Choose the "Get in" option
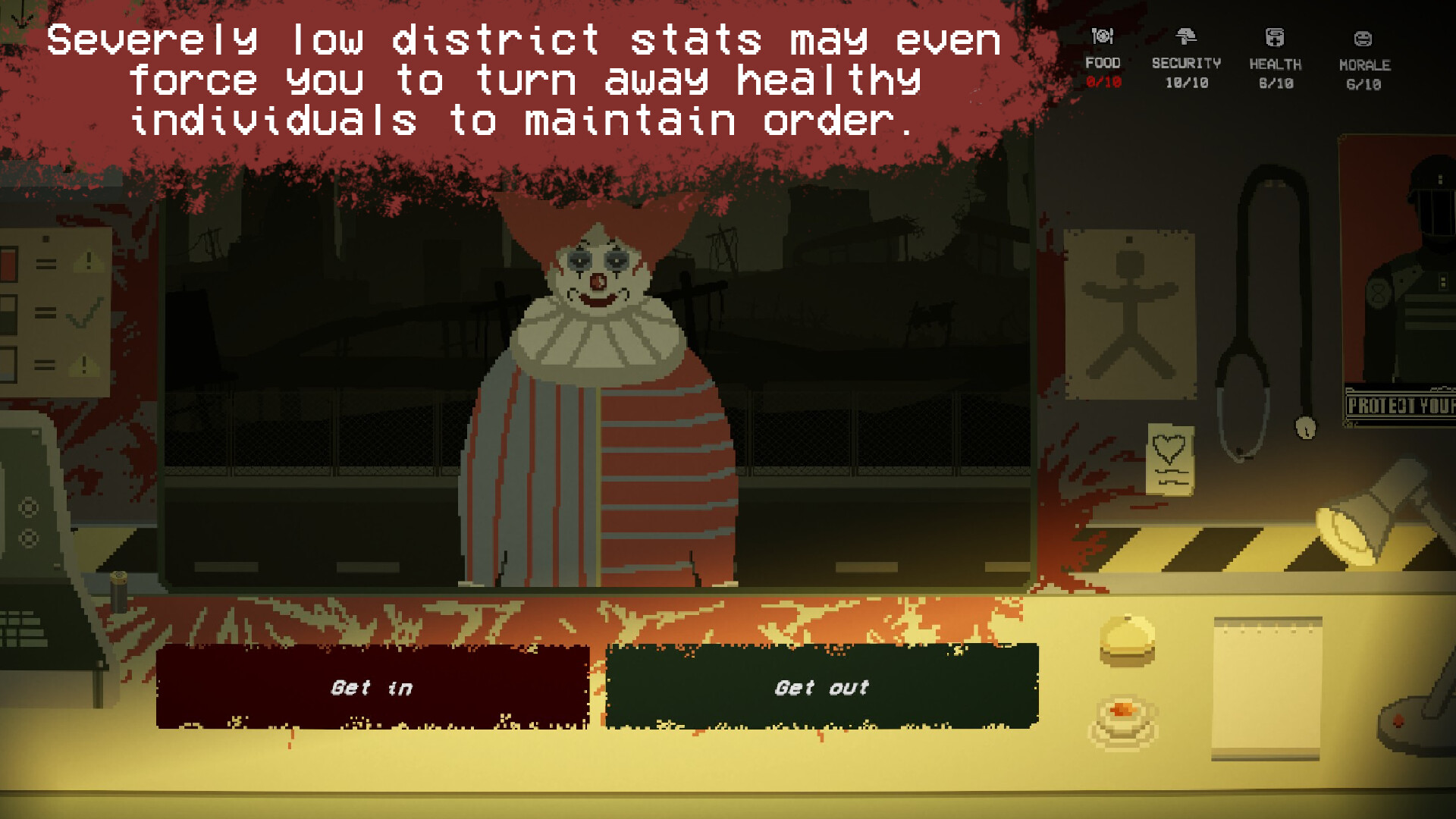Viewport: 1456px width, 819px height. tap(372, 687)
